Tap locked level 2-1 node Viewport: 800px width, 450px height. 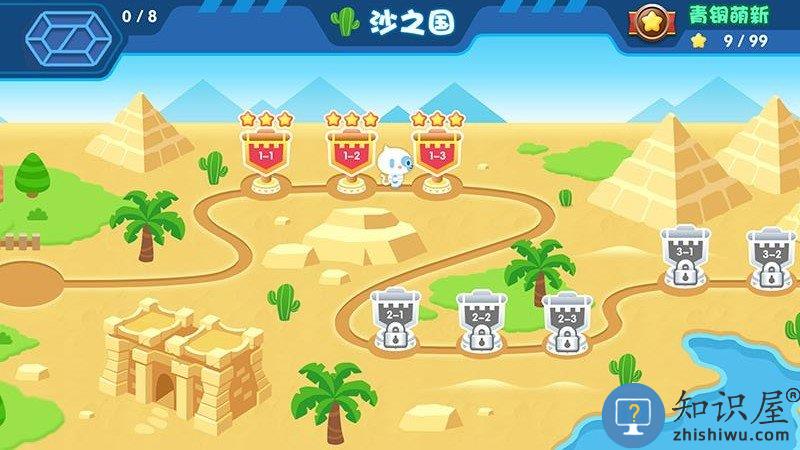click(x=393, y=317)
